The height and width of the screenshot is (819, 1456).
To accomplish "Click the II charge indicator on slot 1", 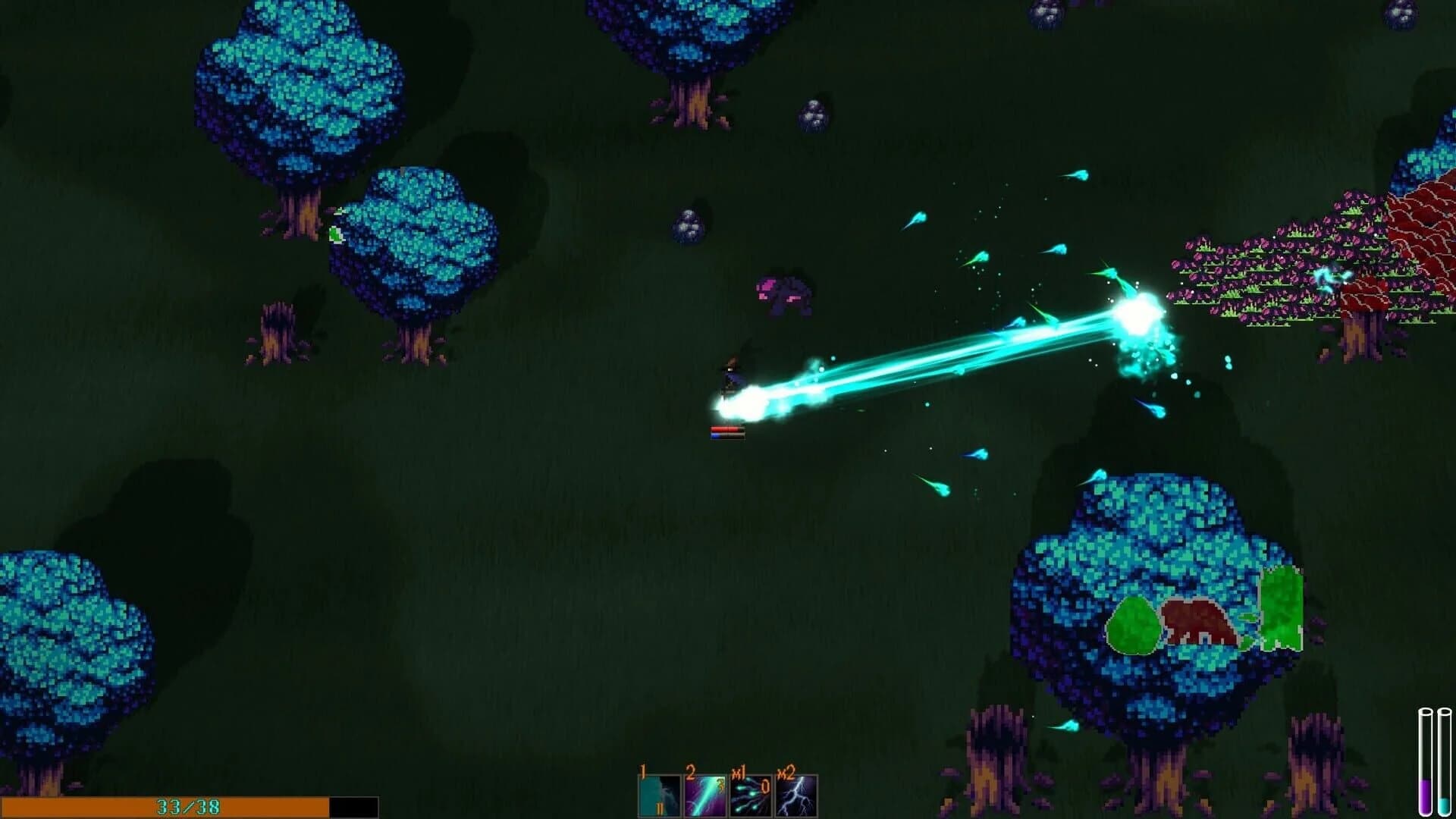I will 659,809.
